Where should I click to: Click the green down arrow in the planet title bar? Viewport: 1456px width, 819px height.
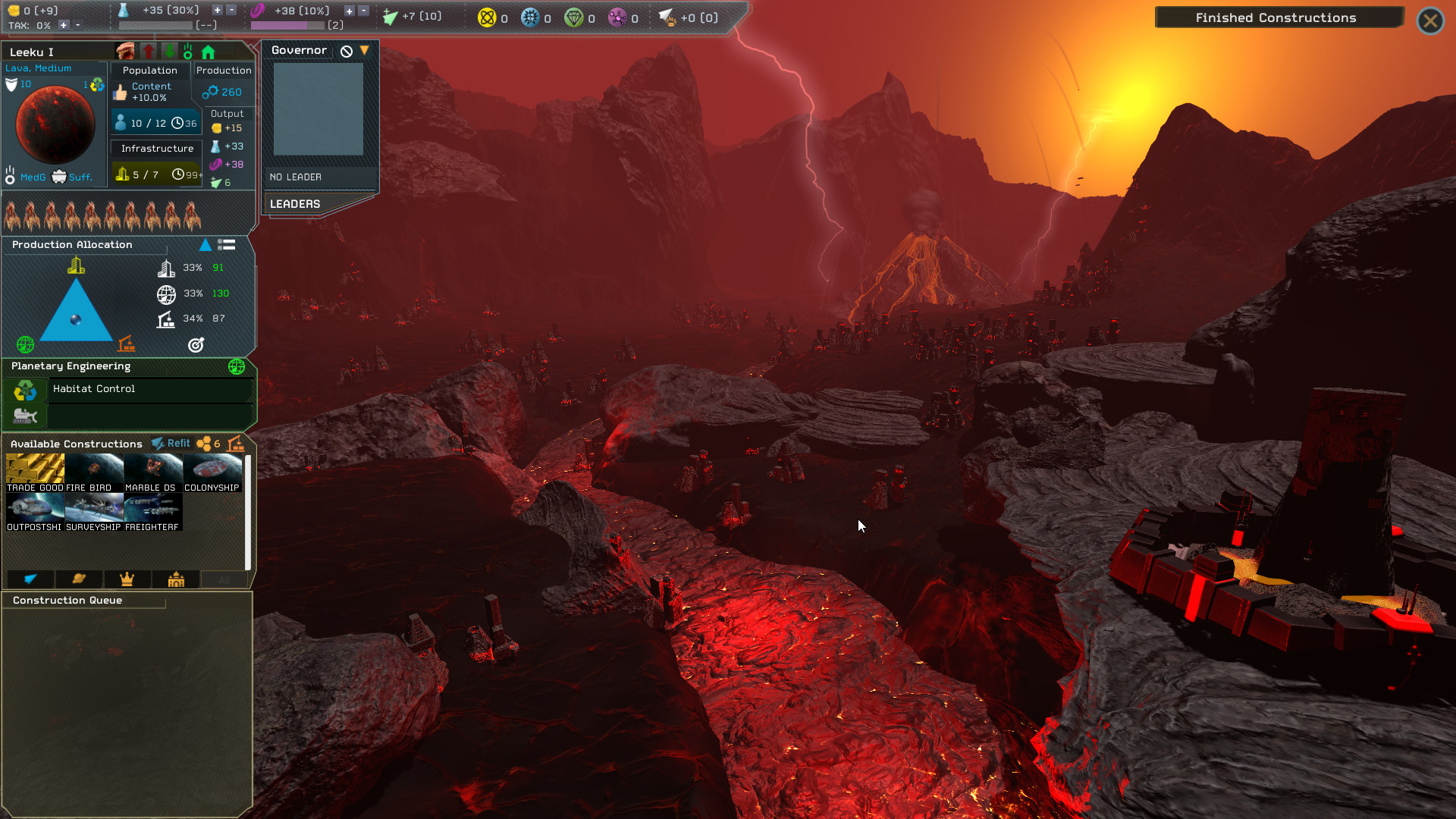[x=168, y=51]
